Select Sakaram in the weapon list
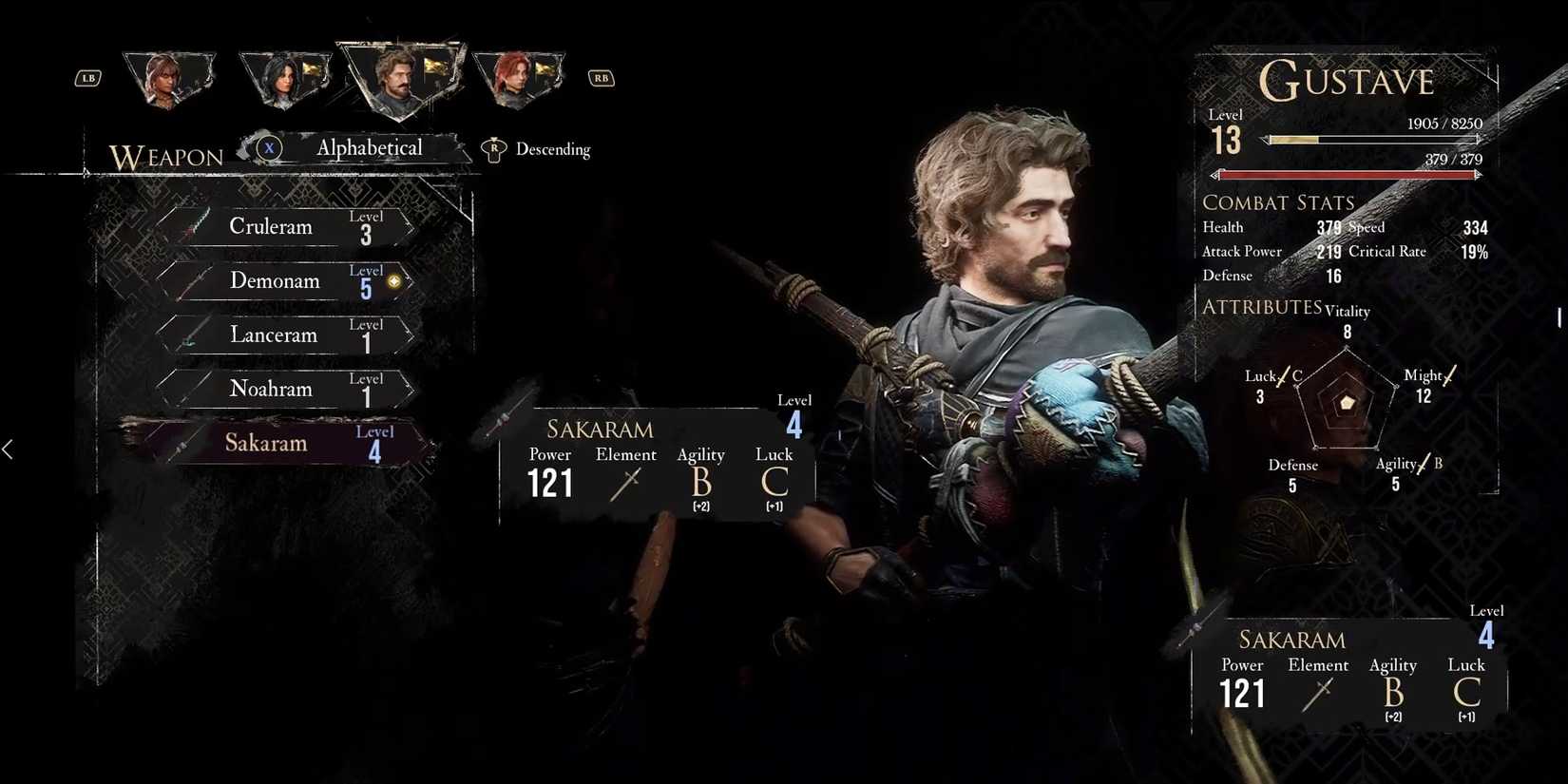Image resolution: width=1568 pixels, height=784 pixels. pos(266,442)
